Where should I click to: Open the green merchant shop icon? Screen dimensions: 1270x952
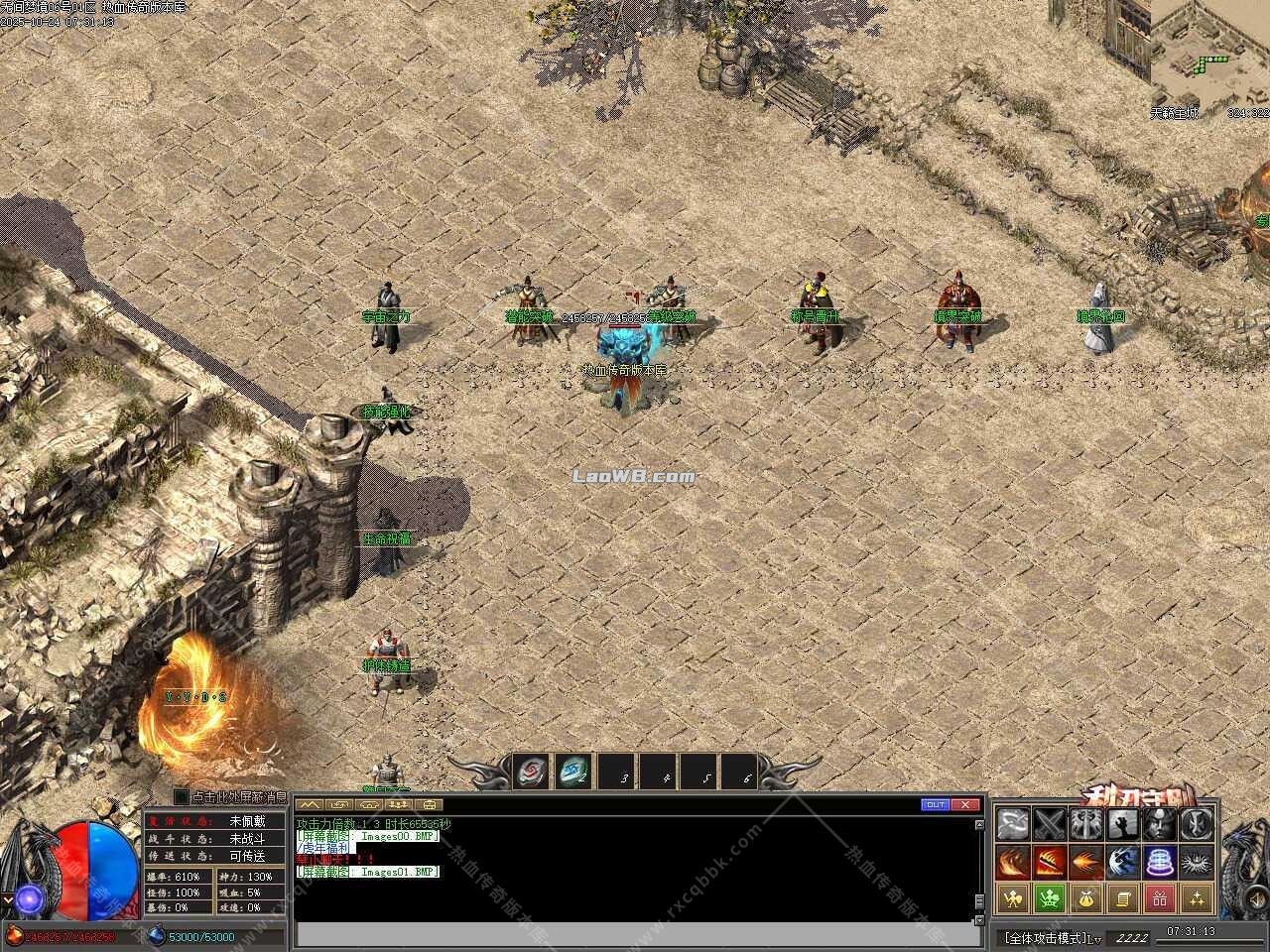coord(1051,897)
